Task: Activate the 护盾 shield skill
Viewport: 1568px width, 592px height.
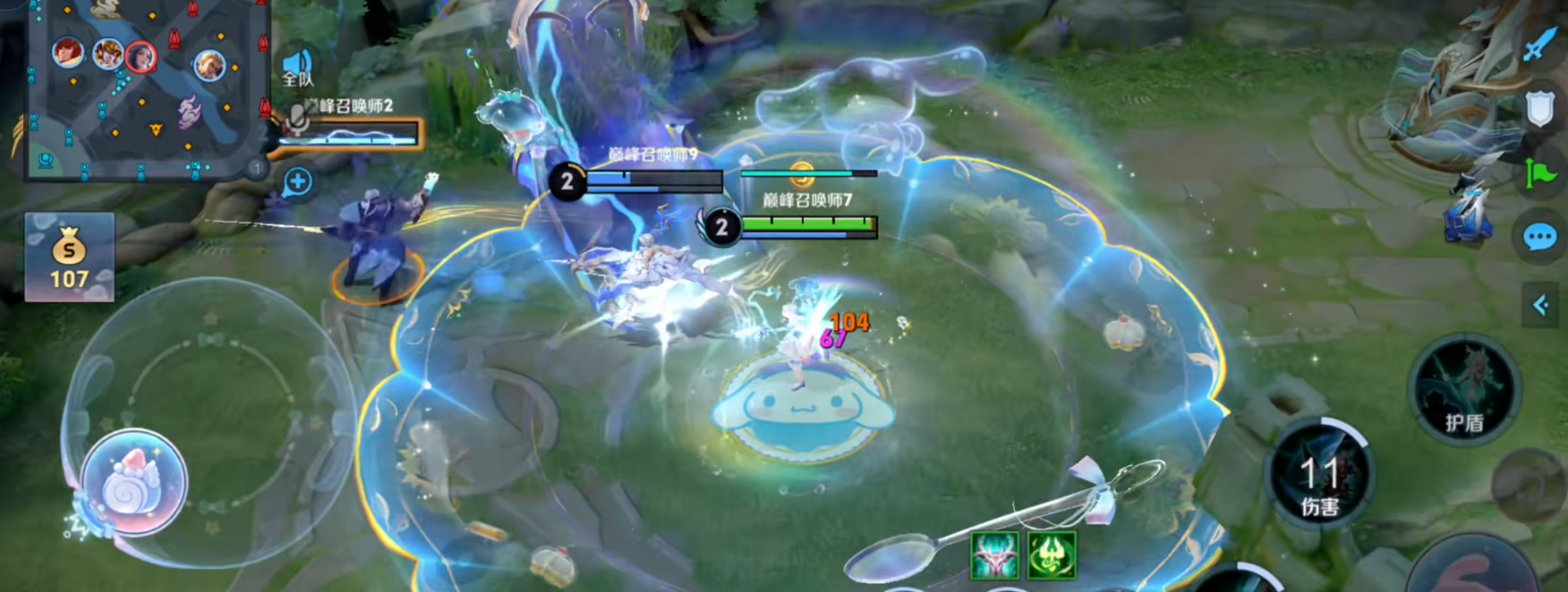Action: click(1464, 391)
